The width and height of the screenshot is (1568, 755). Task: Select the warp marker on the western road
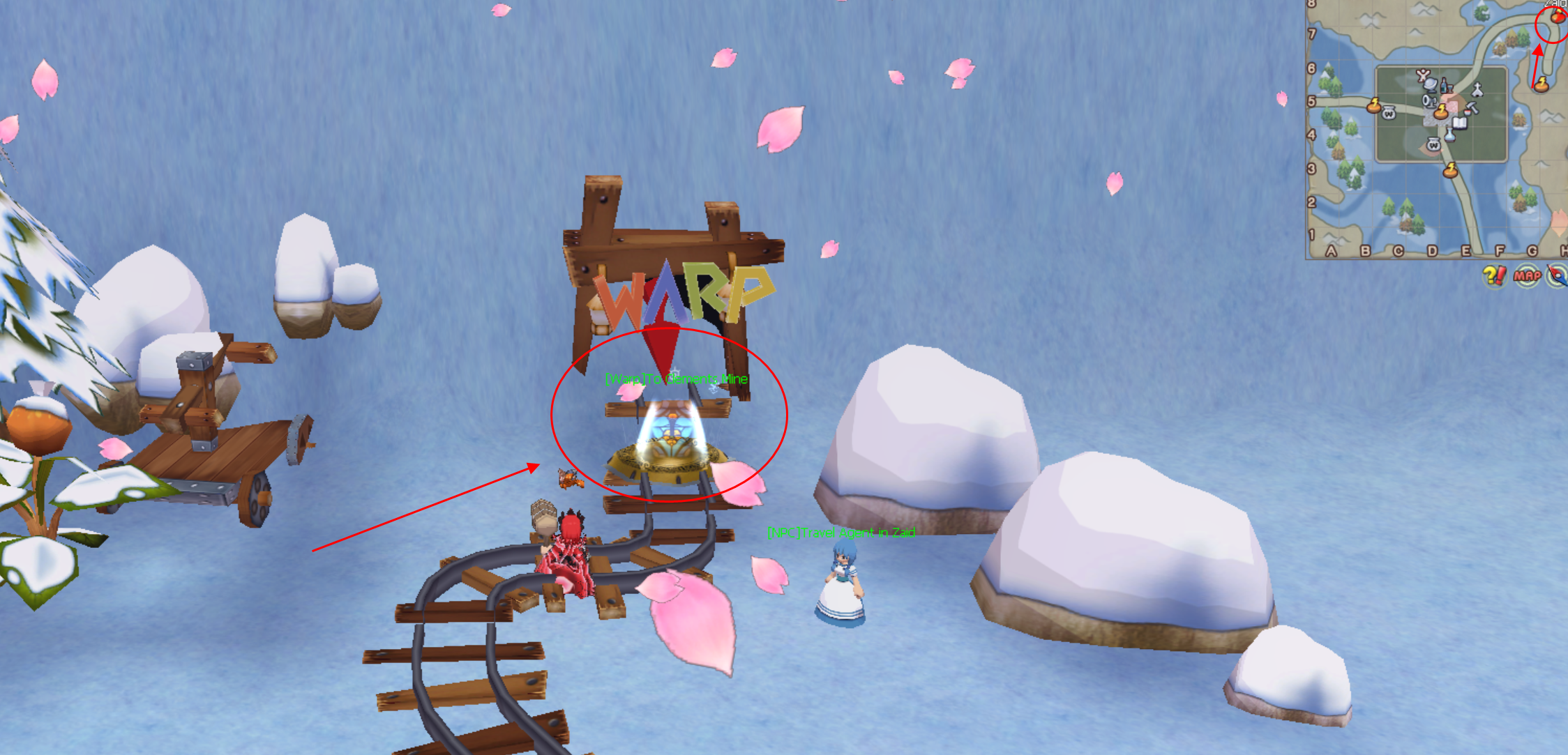click(x=1373, y=106)
